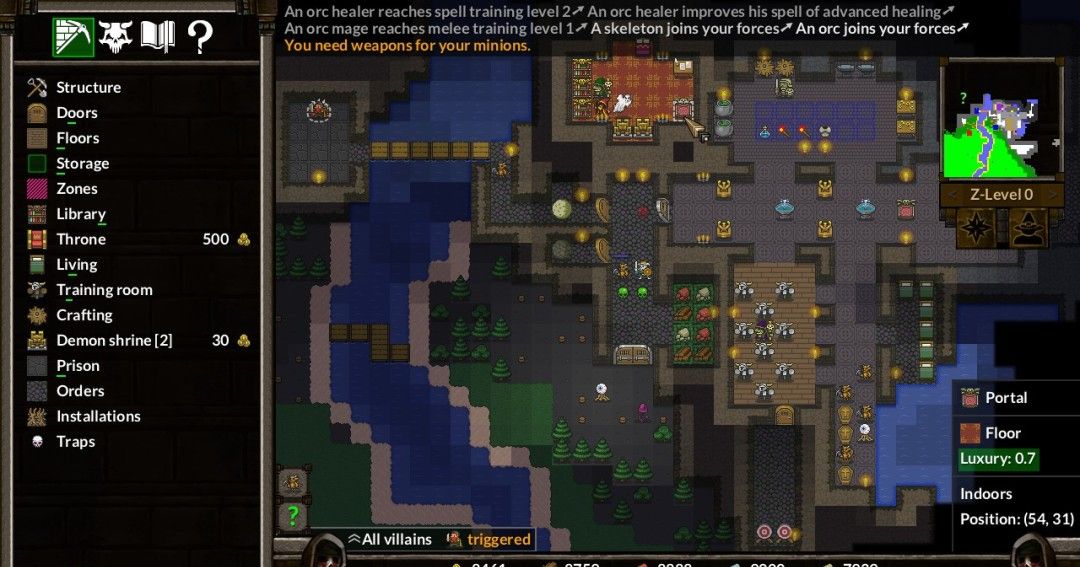Expand the All villains list
1080x567 pixels.
tap(389, 539)
